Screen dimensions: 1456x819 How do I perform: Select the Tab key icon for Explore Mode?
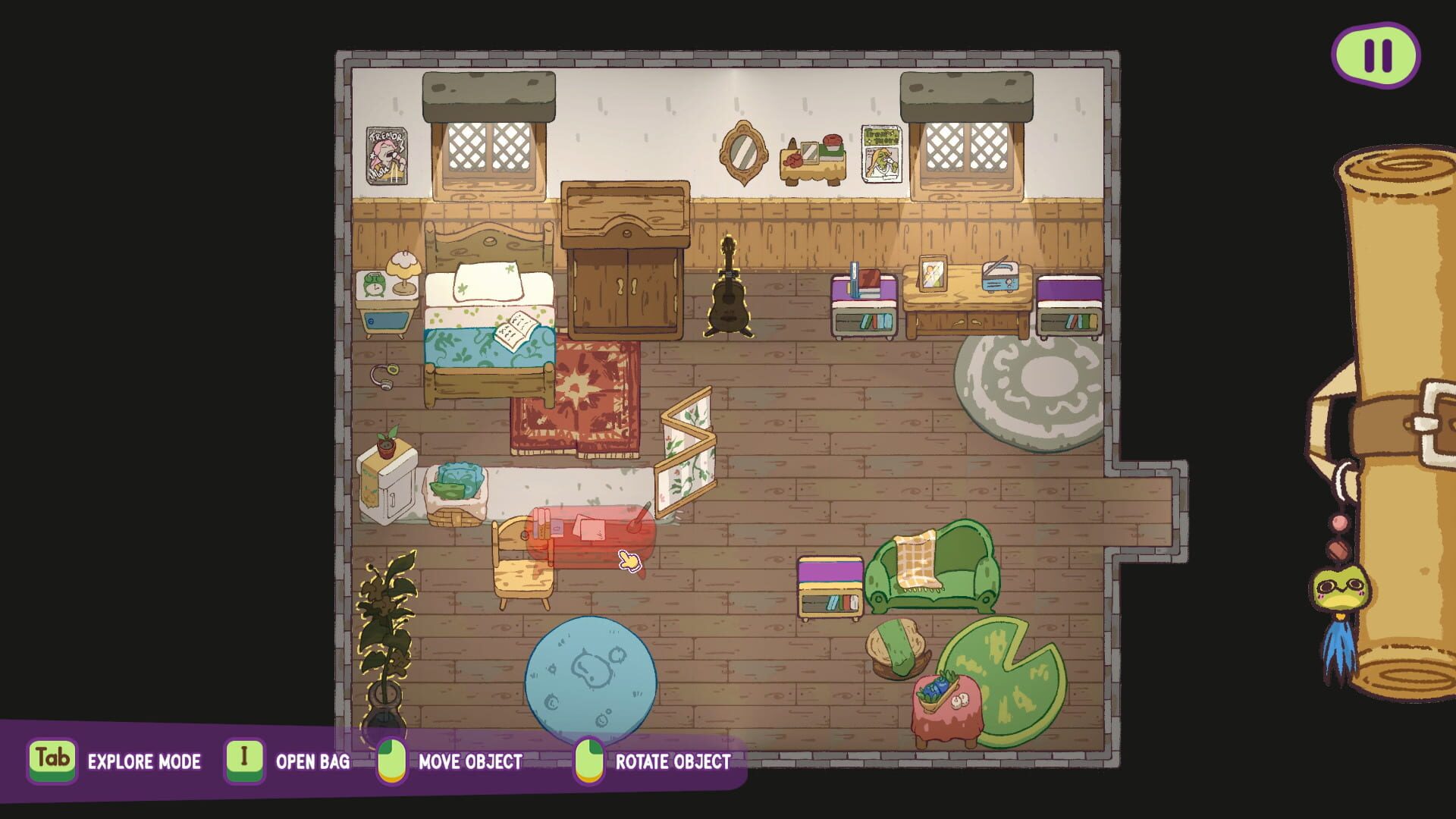click(x=53, y=762)
